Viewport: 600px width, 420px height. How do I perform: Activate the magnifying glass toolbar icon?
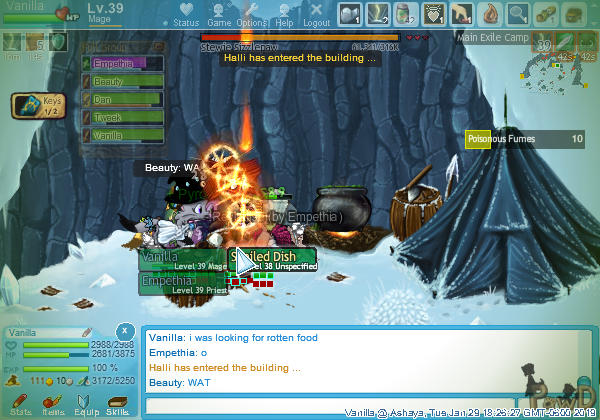(518, 14)
